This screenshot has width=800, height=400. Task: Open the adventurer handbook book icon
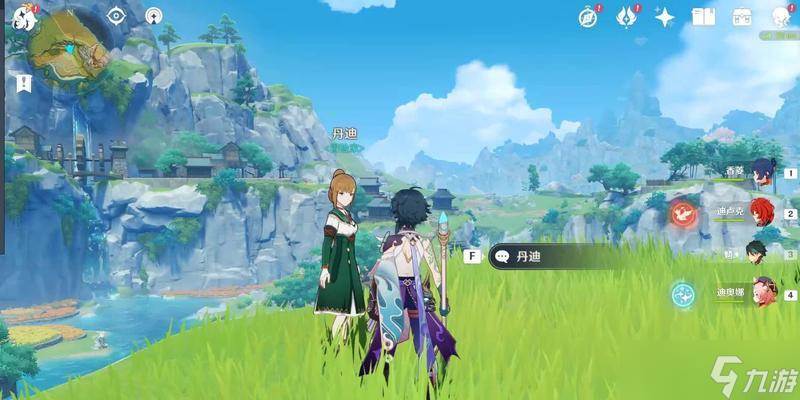tap(704, 16)
